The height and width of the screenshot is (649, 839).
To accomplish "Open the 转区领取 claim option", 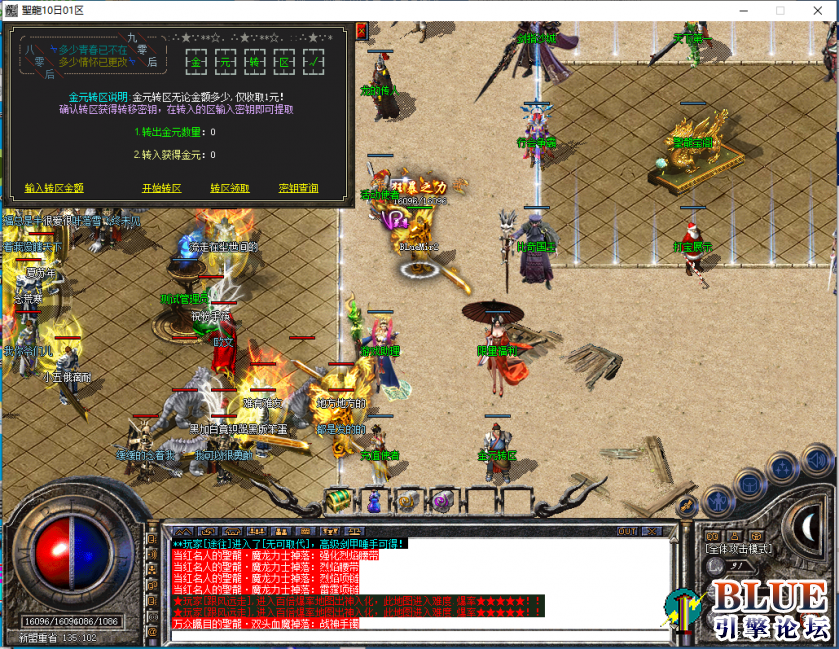I will pos(230,188).
